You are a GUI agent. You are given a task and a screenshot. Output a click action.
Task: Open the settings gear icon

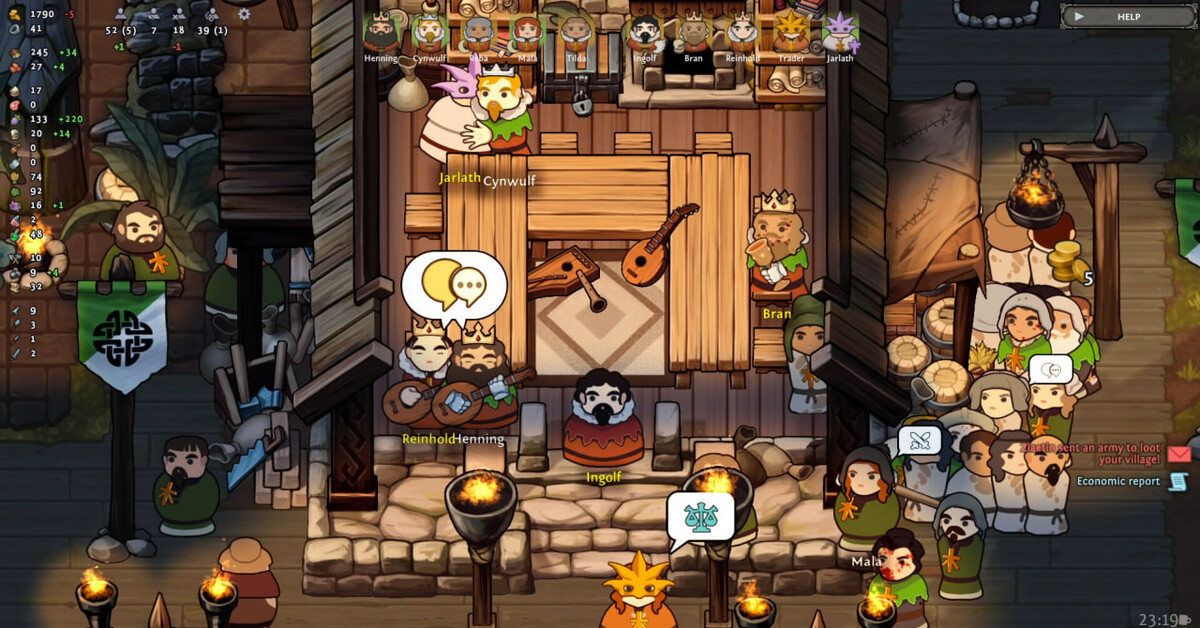click(x=244, y=15)
